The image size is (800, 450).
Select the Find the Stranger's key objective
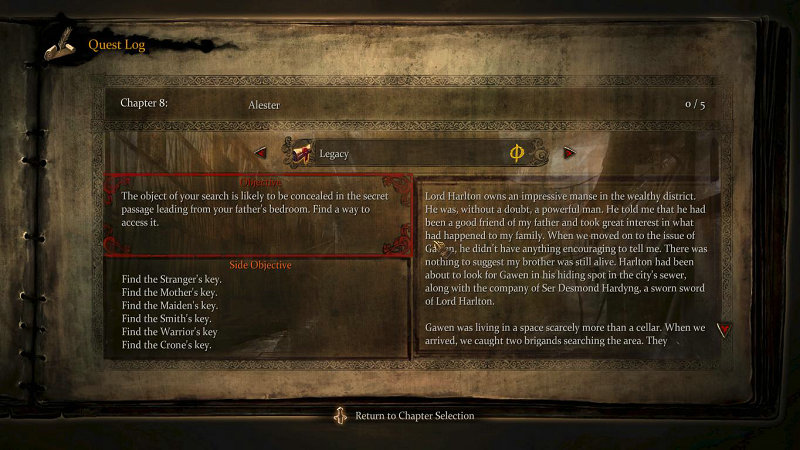click(x=171, y=279)
